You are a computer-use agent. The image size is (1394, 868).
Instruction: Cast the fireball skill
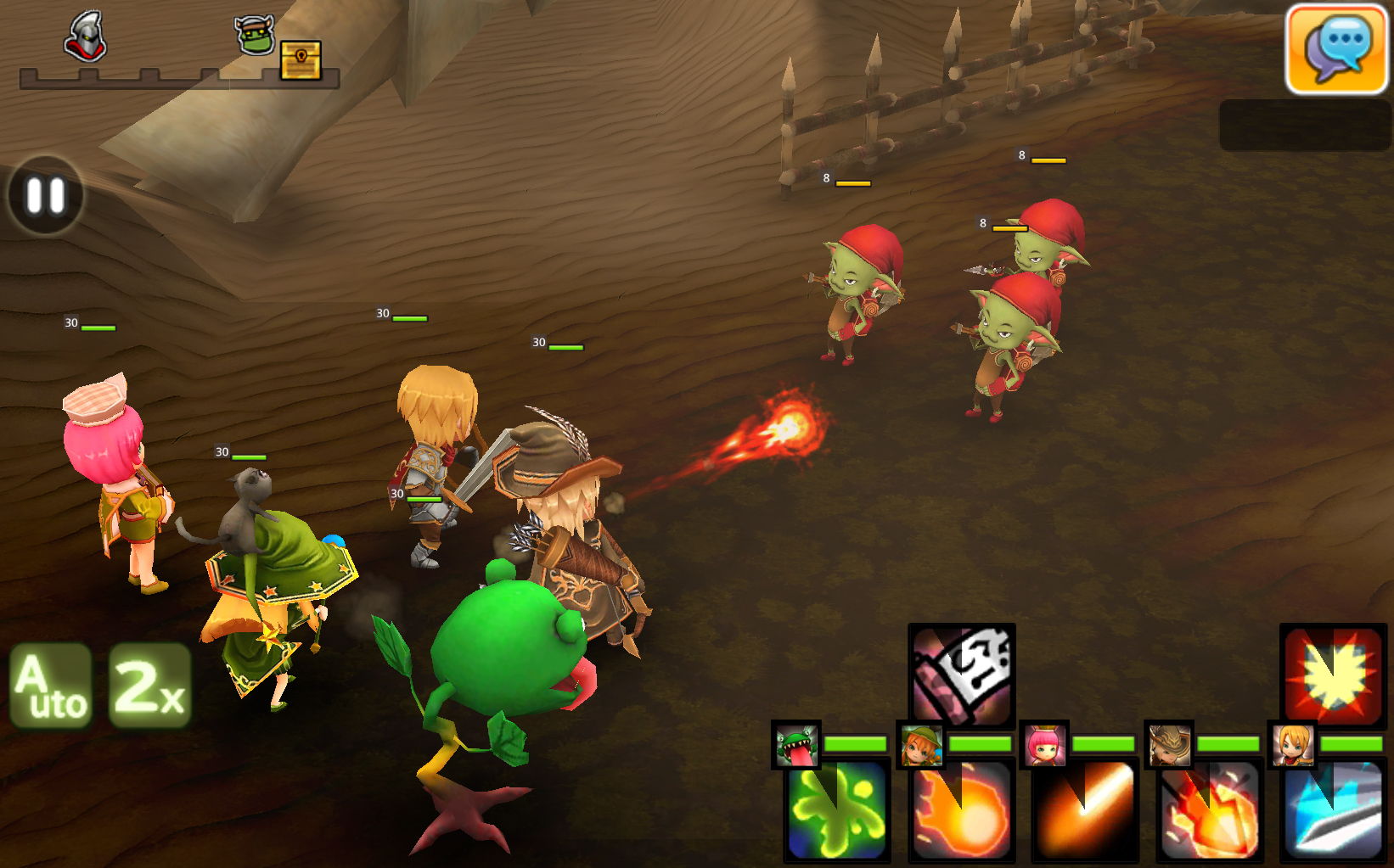[x=962, y=811]
